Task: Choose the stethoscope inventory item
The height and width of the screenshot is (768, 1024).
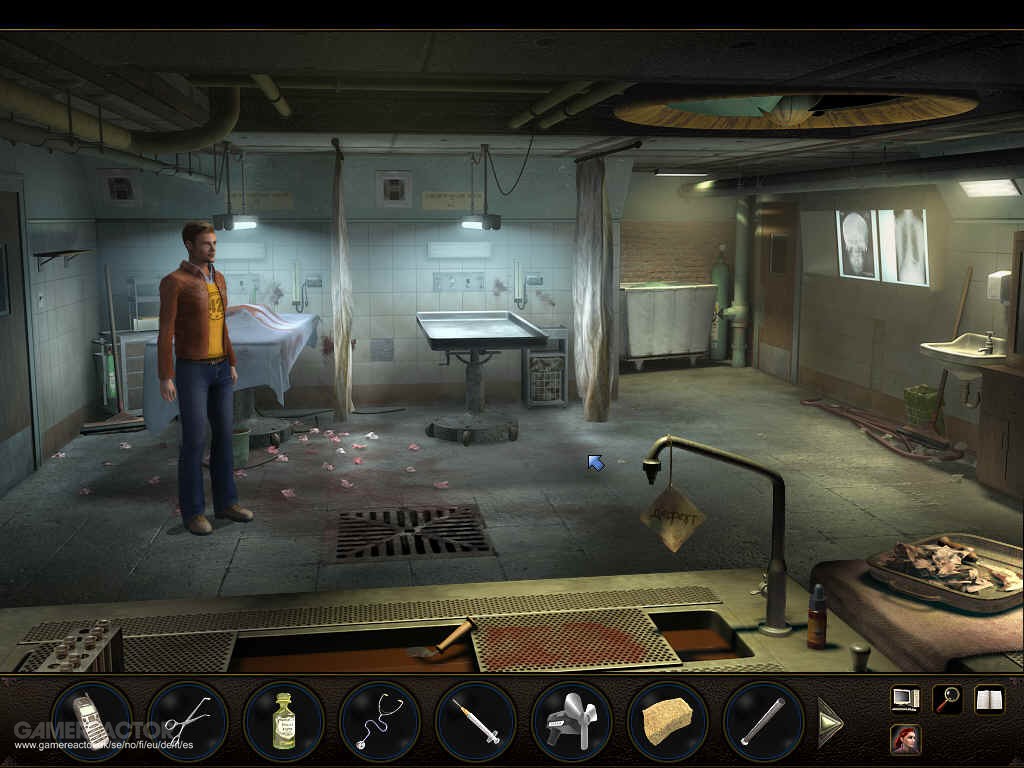Action: pos(379,720)
